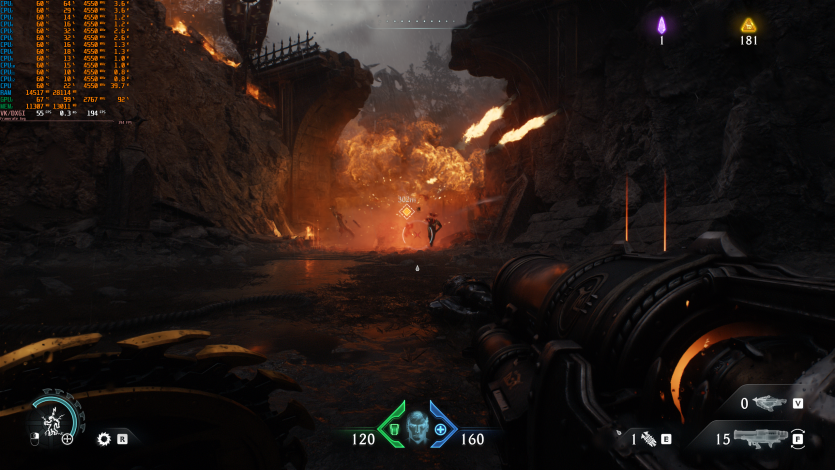Click the gold triangle currency icon

pyautogui.click(x=748, y=25)
